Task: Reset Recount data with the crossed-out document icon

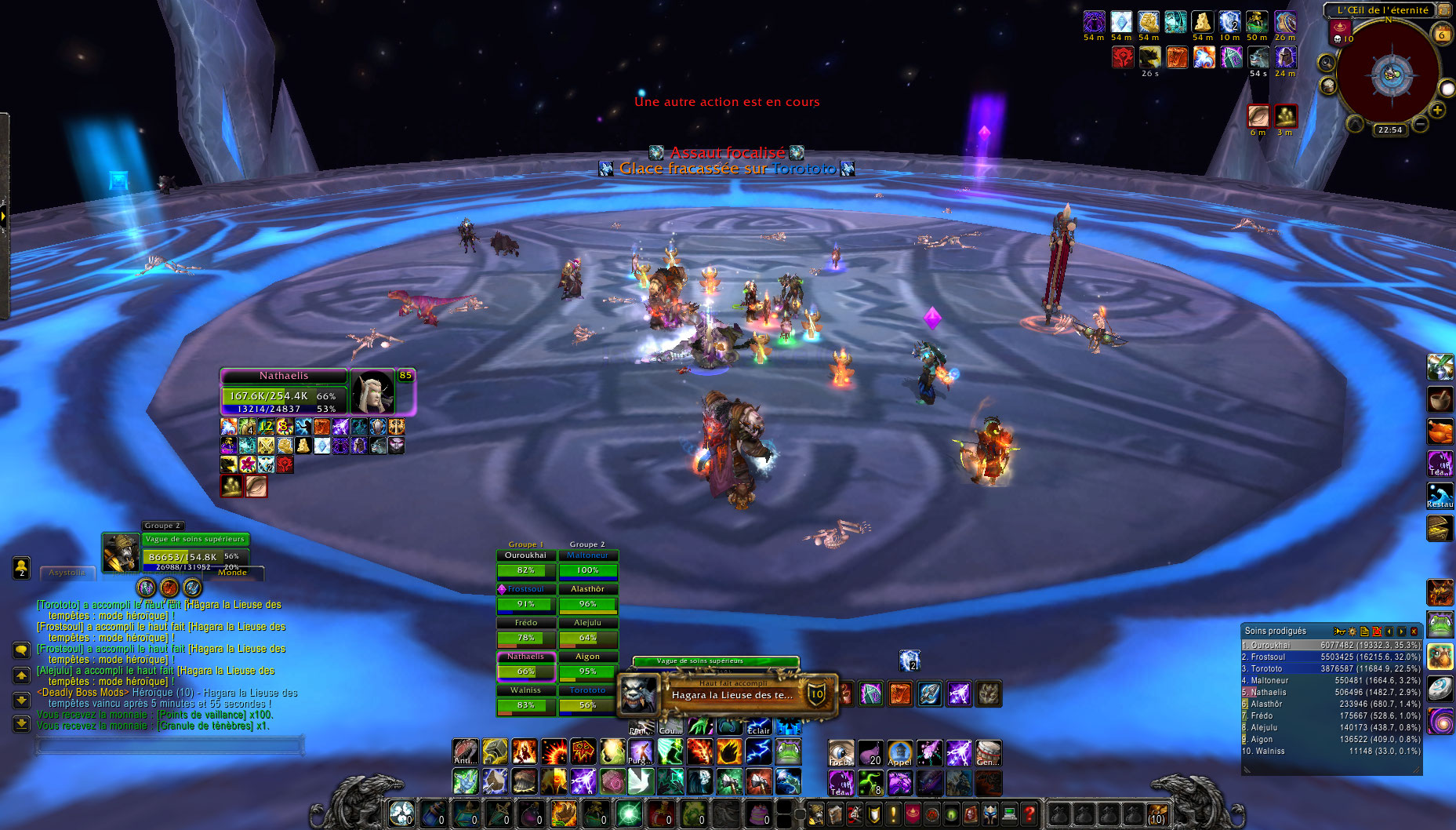Action: click(x=1377, y=632)
